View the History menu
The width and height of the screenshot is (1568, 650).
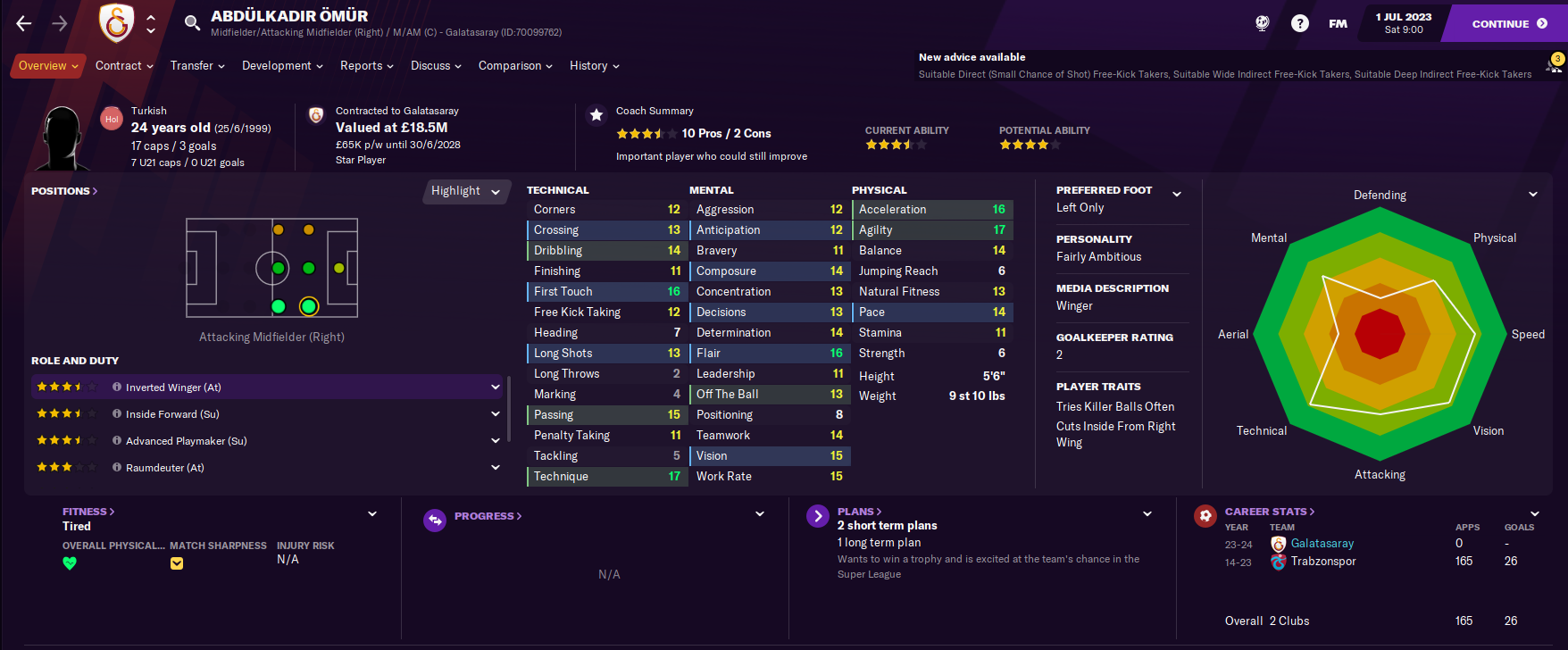(x=594, y=66)
